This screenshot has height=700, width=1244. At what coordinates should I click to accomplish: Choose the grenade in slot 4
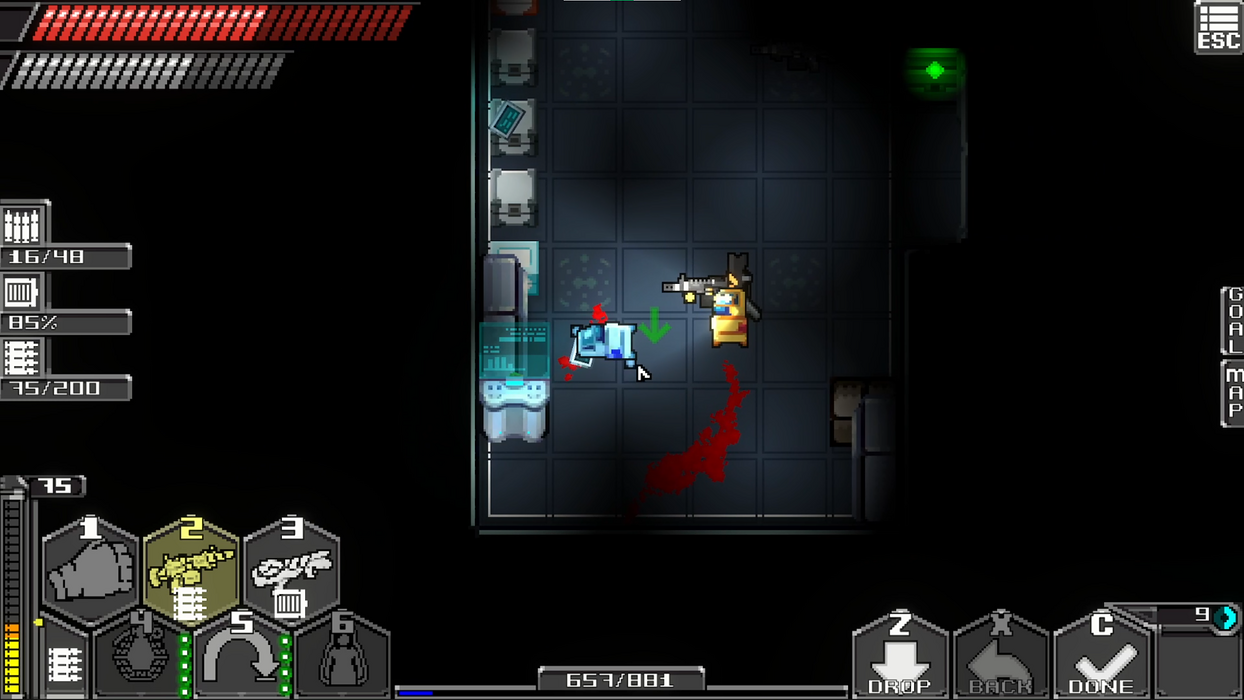click(141, 656)
